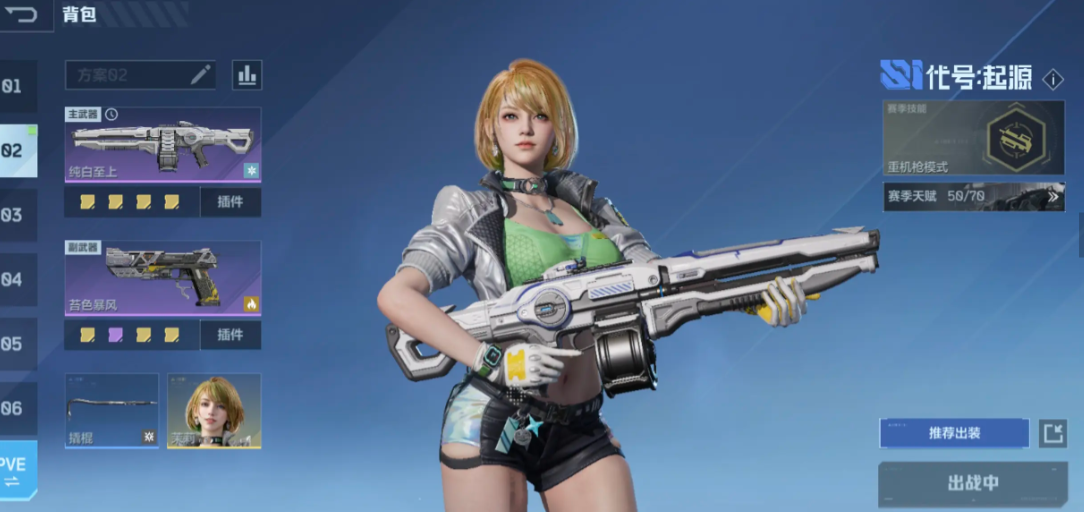Show season info via the i icon
1084x512 pixels.
(1053, 79)
